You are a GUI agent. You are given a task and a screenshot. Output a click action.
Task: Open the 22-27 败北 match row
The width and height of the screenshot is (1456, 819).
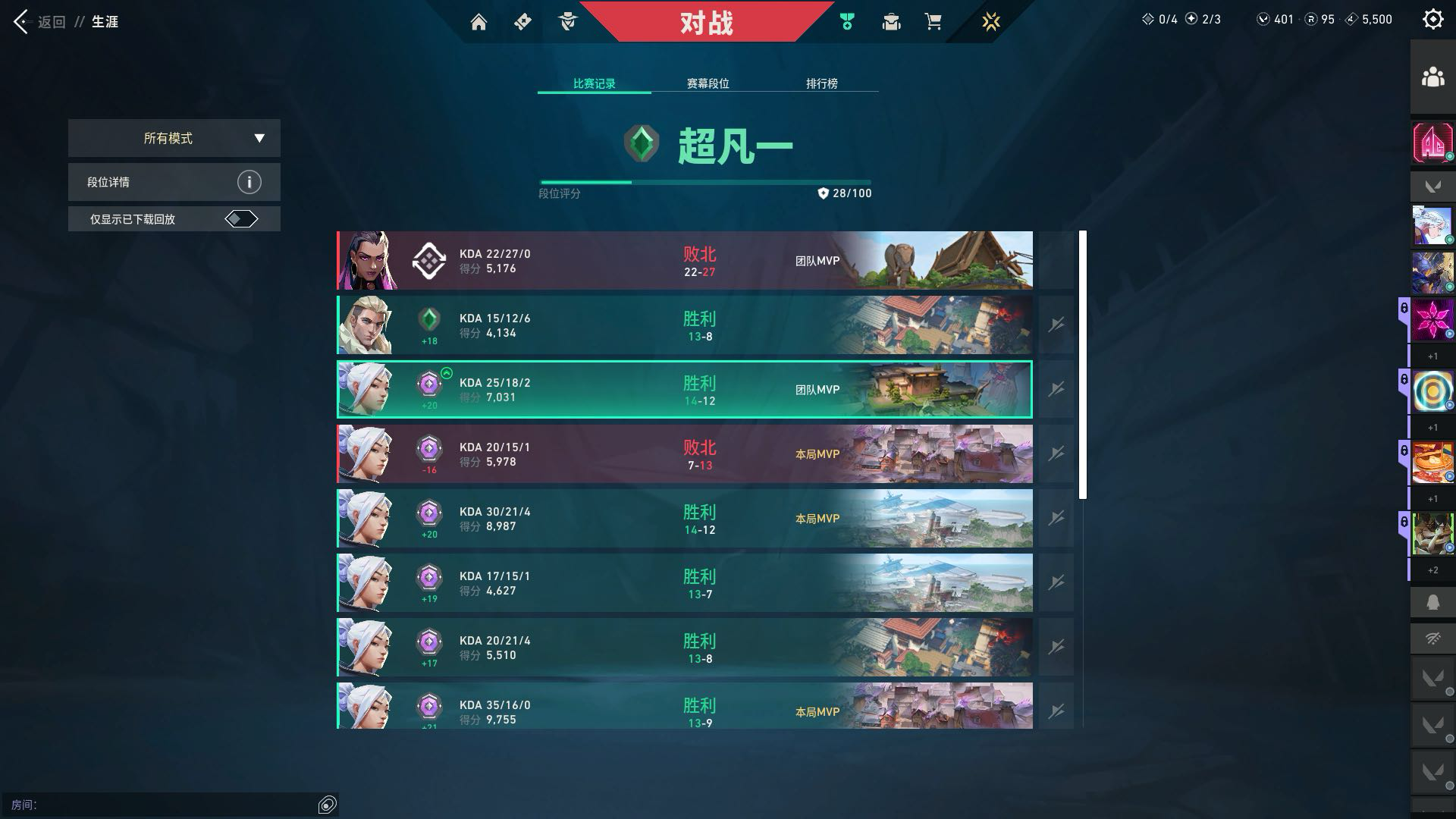(684, 261)
